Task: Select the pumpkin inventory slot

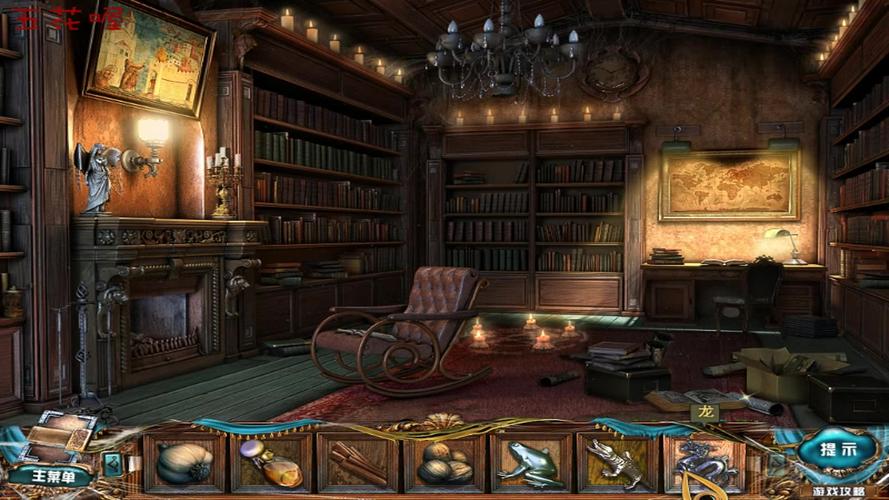Action: [185, 463]
